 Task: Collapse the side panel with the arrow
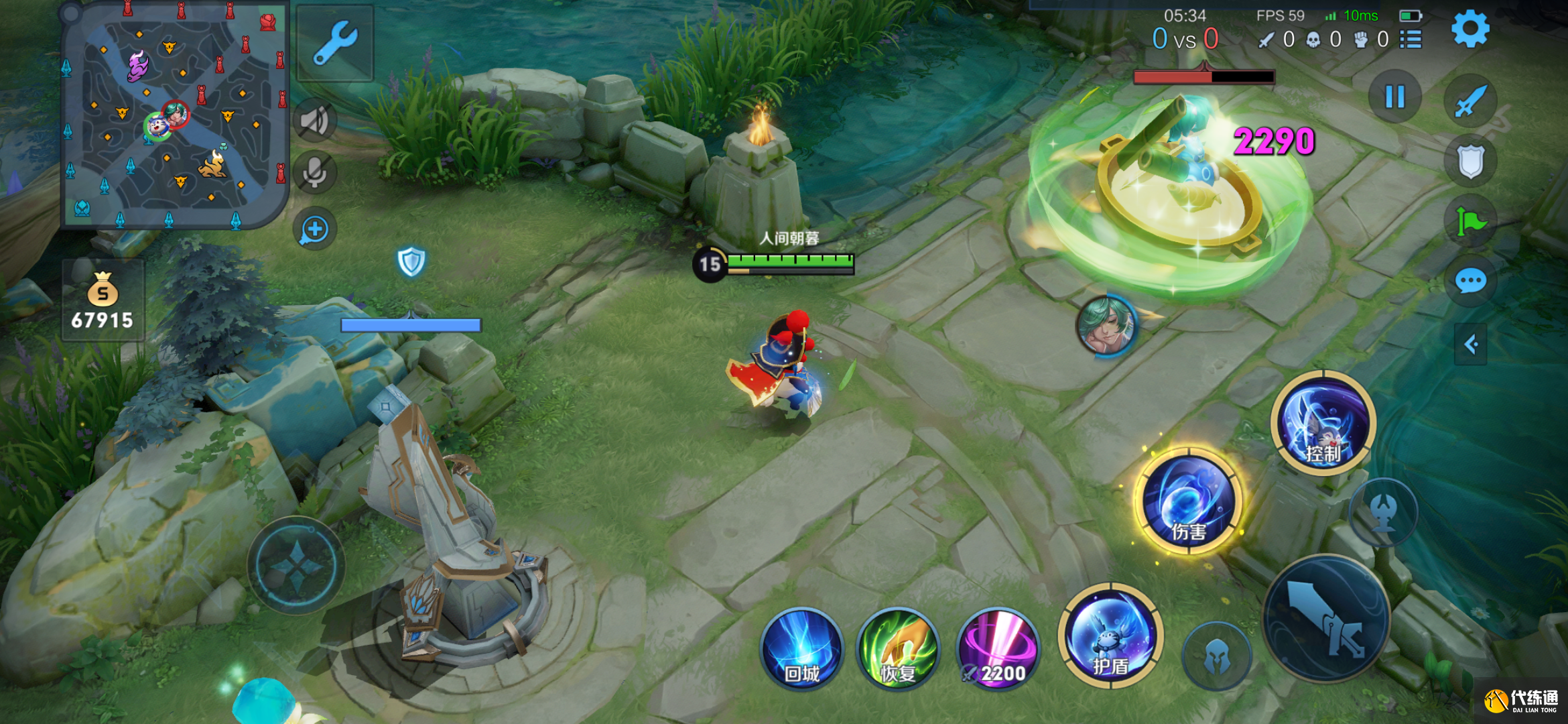pyautogui.click(x=1471, y=345)
